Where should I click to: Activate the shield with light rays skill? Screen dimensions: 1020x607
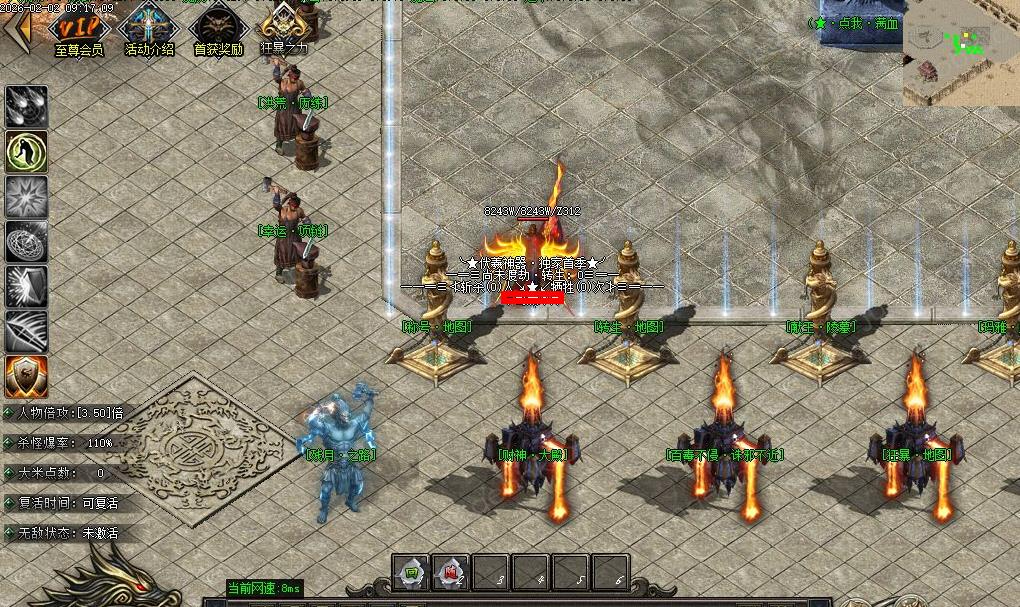pos(26,287)
